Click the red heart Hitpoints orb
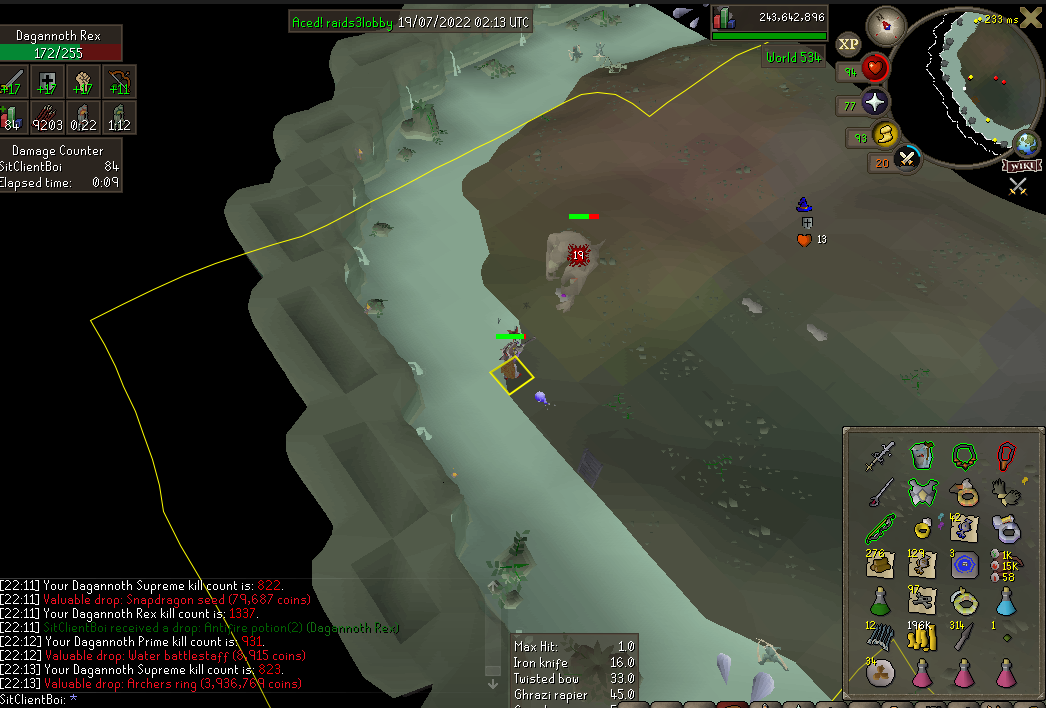The image size is (1046, 708). click(x=875, y=69)
